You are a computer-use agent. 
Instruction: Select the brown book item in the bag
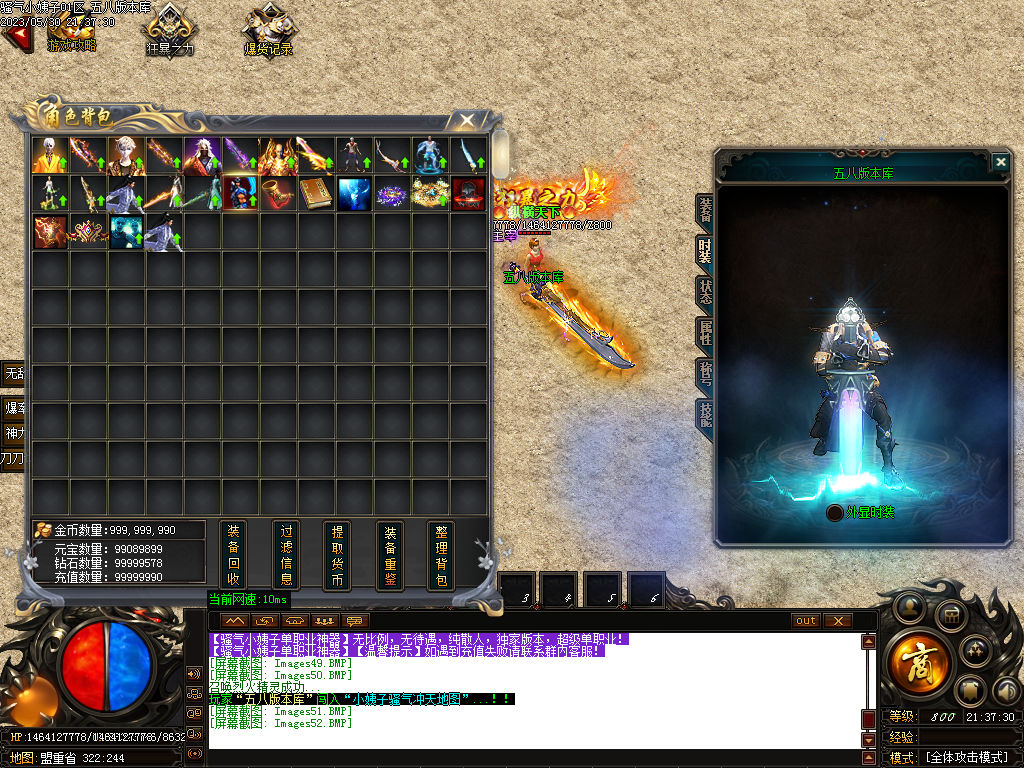click(x=316, y=194)
